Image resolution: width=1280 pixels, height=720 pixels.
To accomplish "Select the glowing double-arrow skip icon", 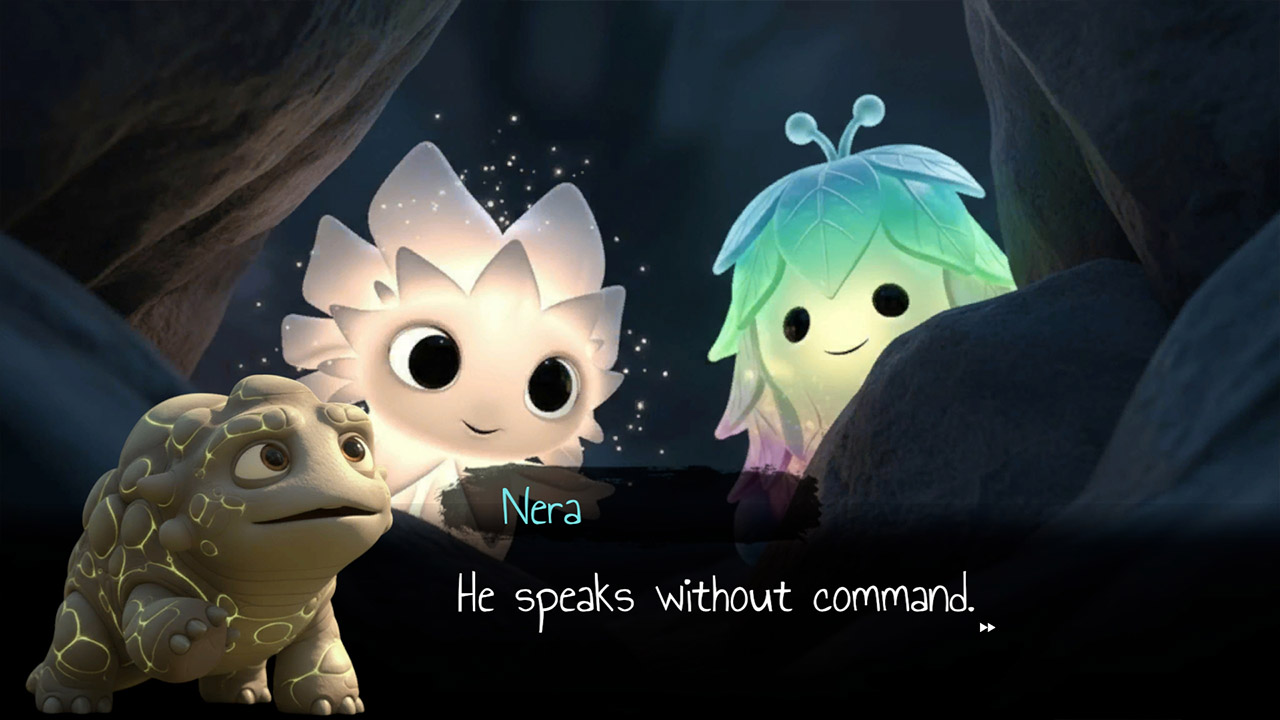I will (x=988, y=628).
